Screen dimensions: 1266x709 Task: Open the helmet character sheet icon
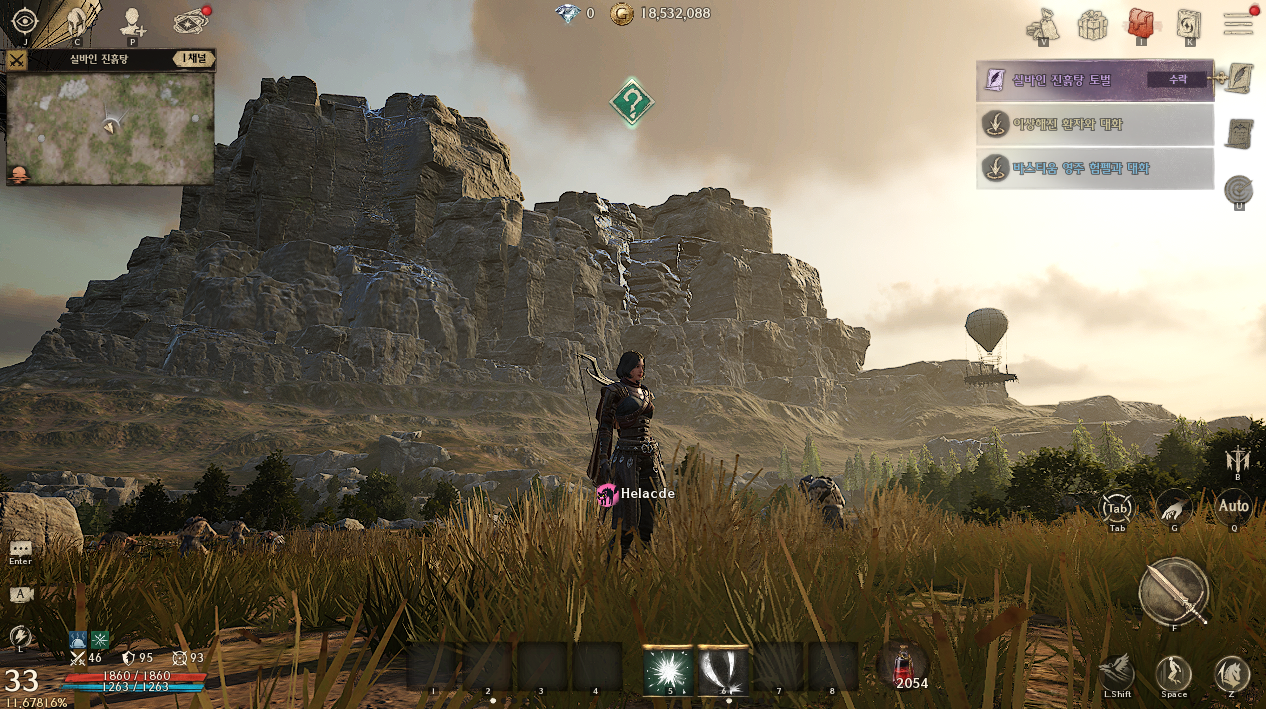point(77,21)
